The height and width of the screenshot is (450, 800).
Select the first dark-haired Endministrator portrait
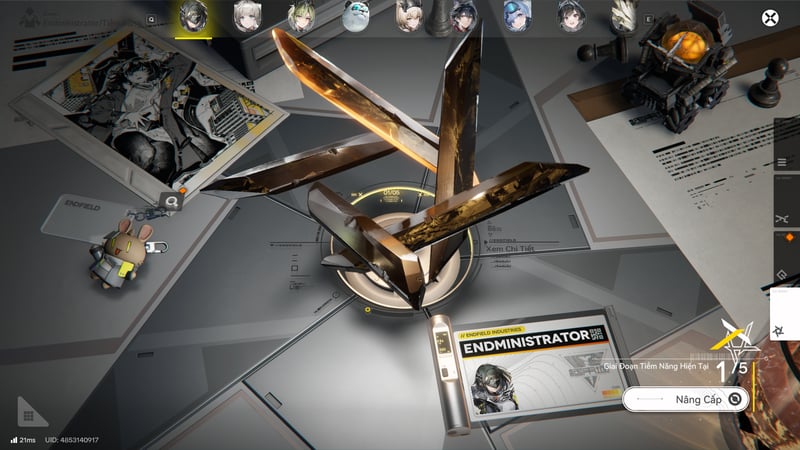[x=193, y=17]
